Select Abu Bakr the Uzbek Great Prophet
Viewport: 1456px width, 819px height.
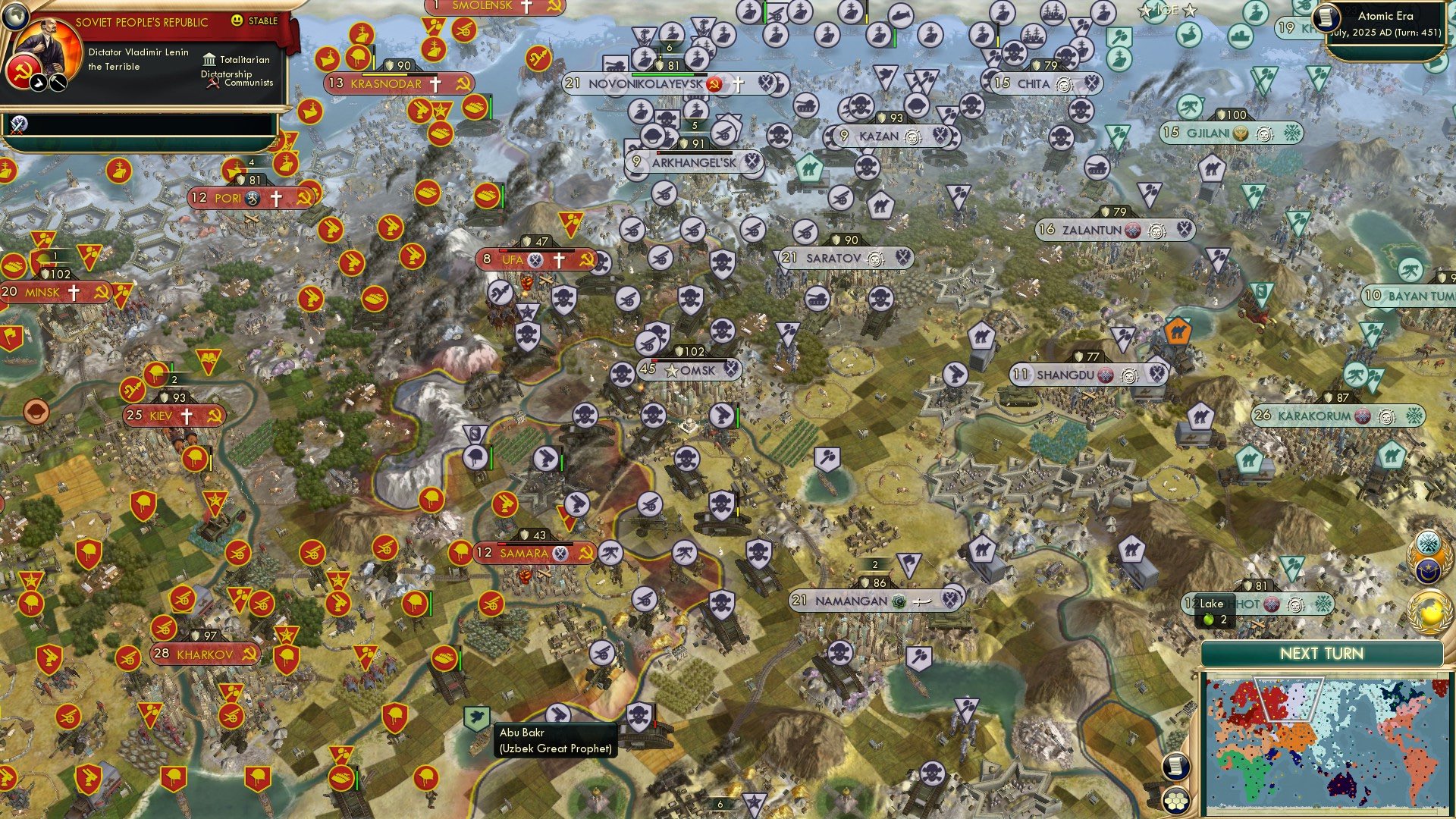(476, 715)
